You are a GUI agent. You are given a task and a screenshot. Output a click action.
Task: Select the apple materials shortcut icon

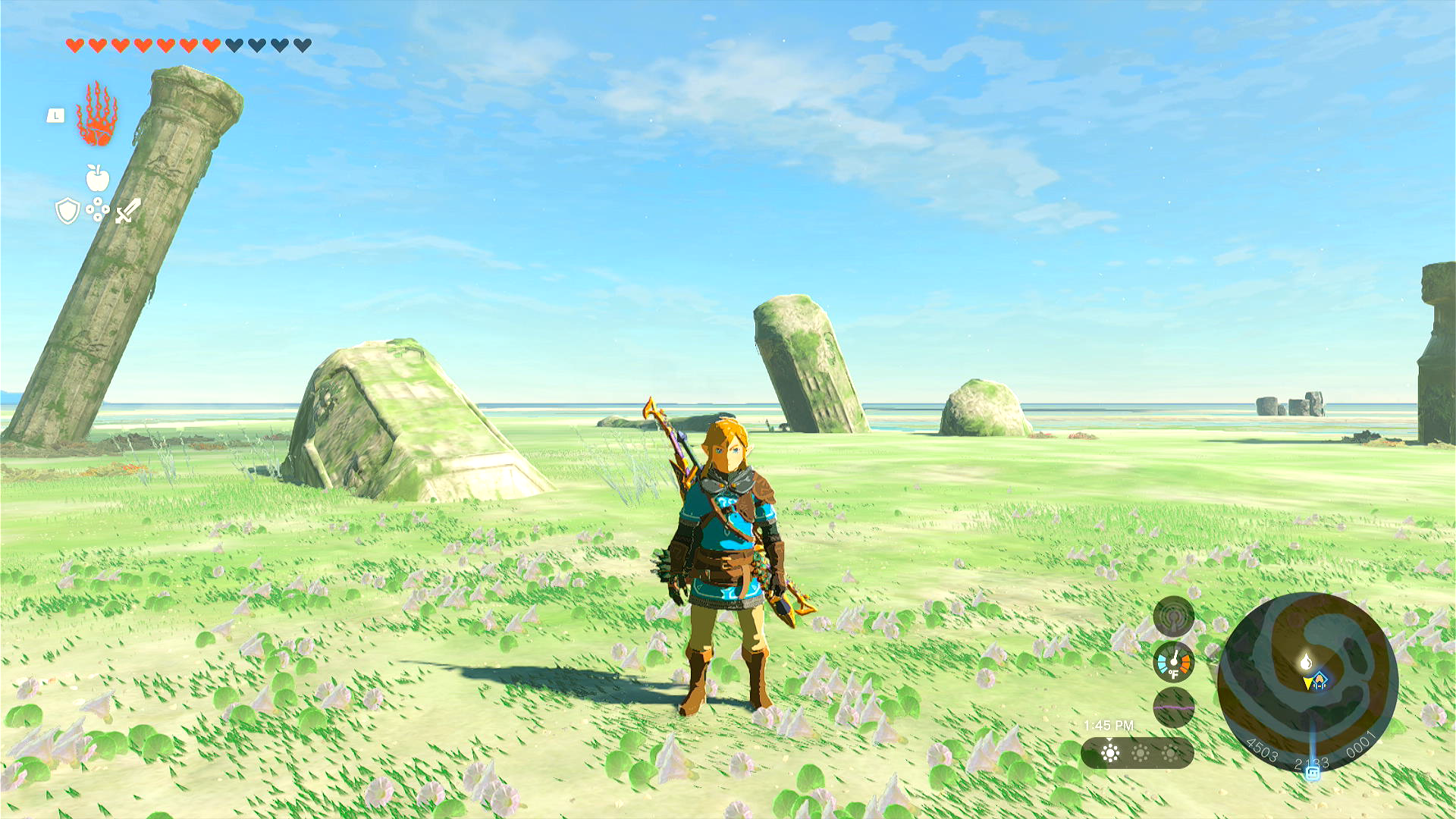[97, 178]
